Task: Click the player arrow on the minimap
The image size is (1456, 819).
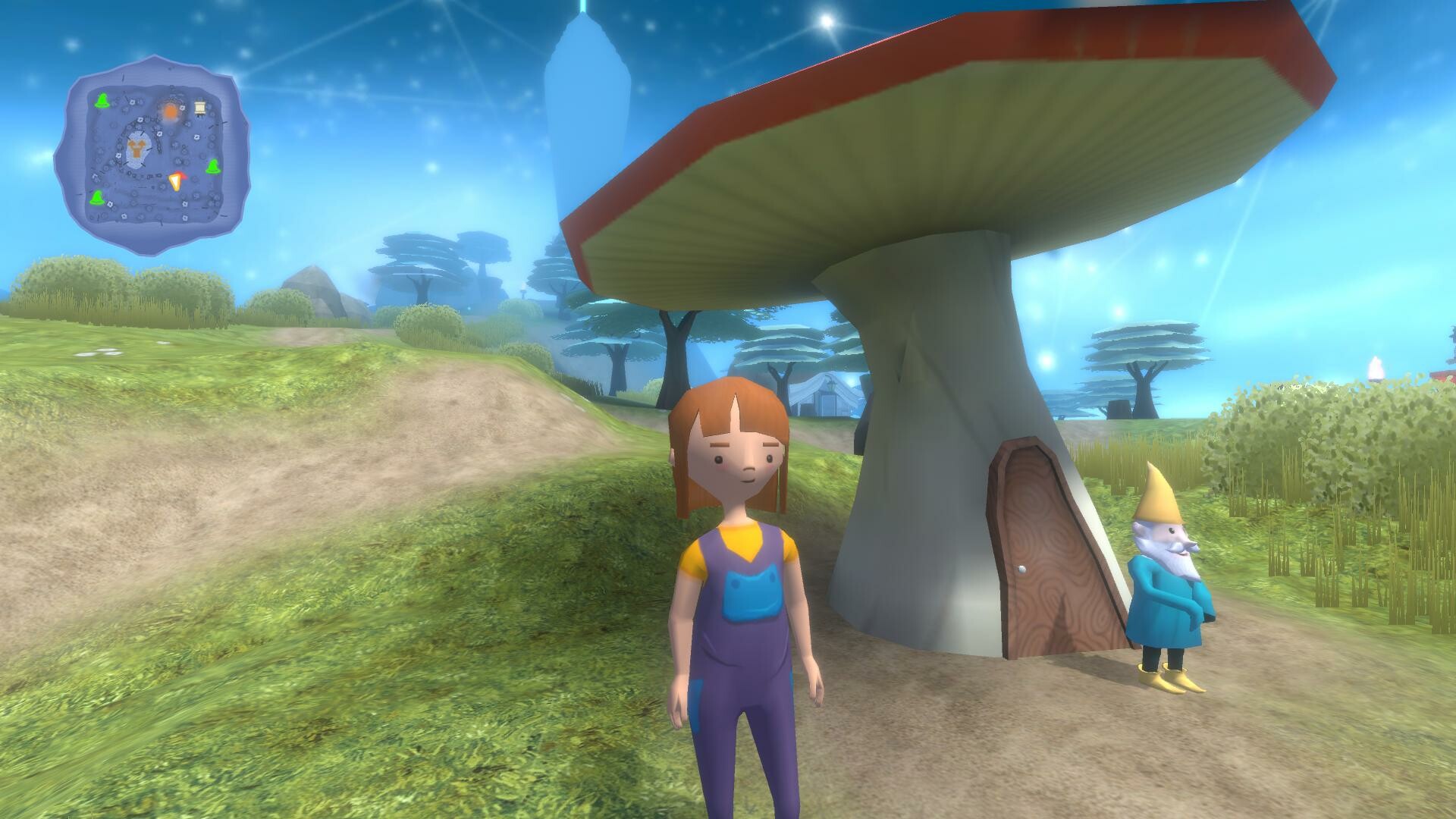Action: coord(176,181)
